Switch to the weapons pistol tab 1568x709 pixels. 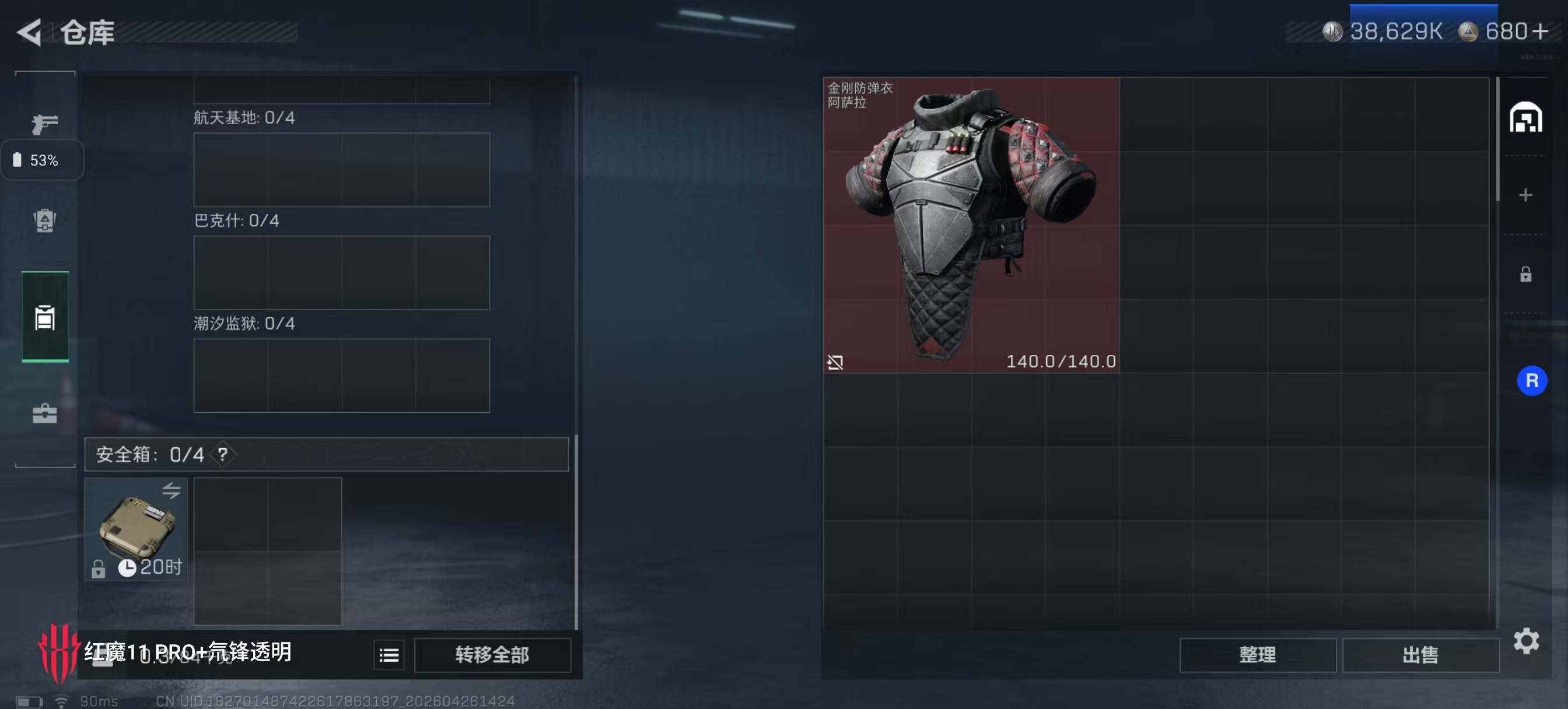(44, 124)
